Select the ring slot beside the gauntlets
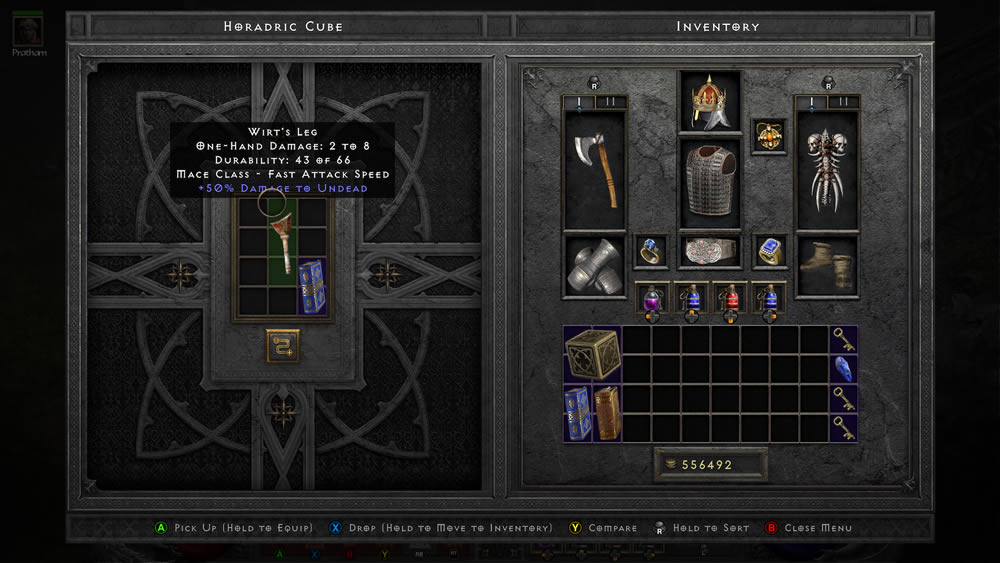 [651, 252]
